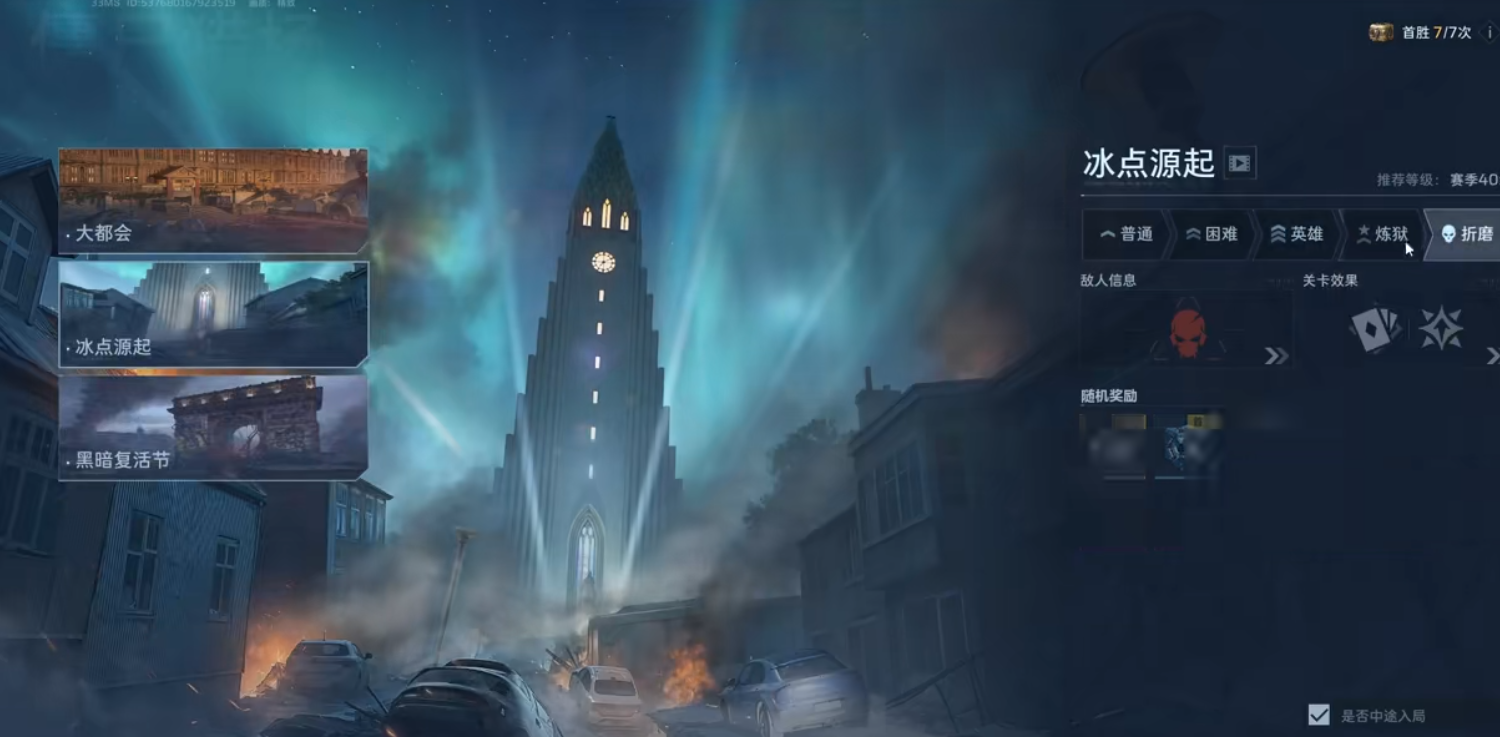Toggle the 是否中途入局 checkbox
Viewport: 1500px width, 737px height.
1319,715
